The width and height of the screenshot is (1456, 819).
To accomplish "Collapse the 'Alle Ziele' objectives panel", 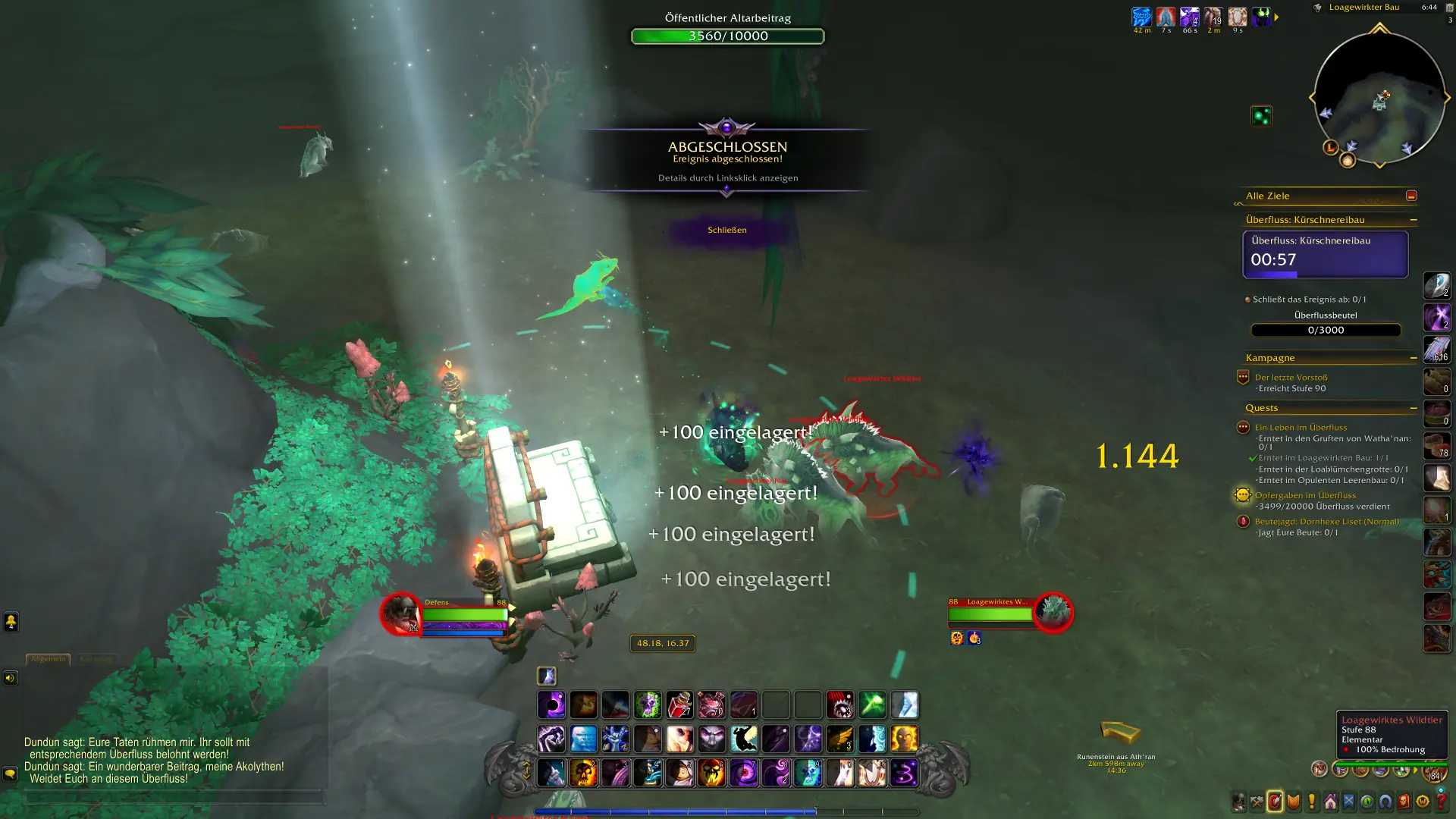I will pyautogui.click(x=1411, y=195).
